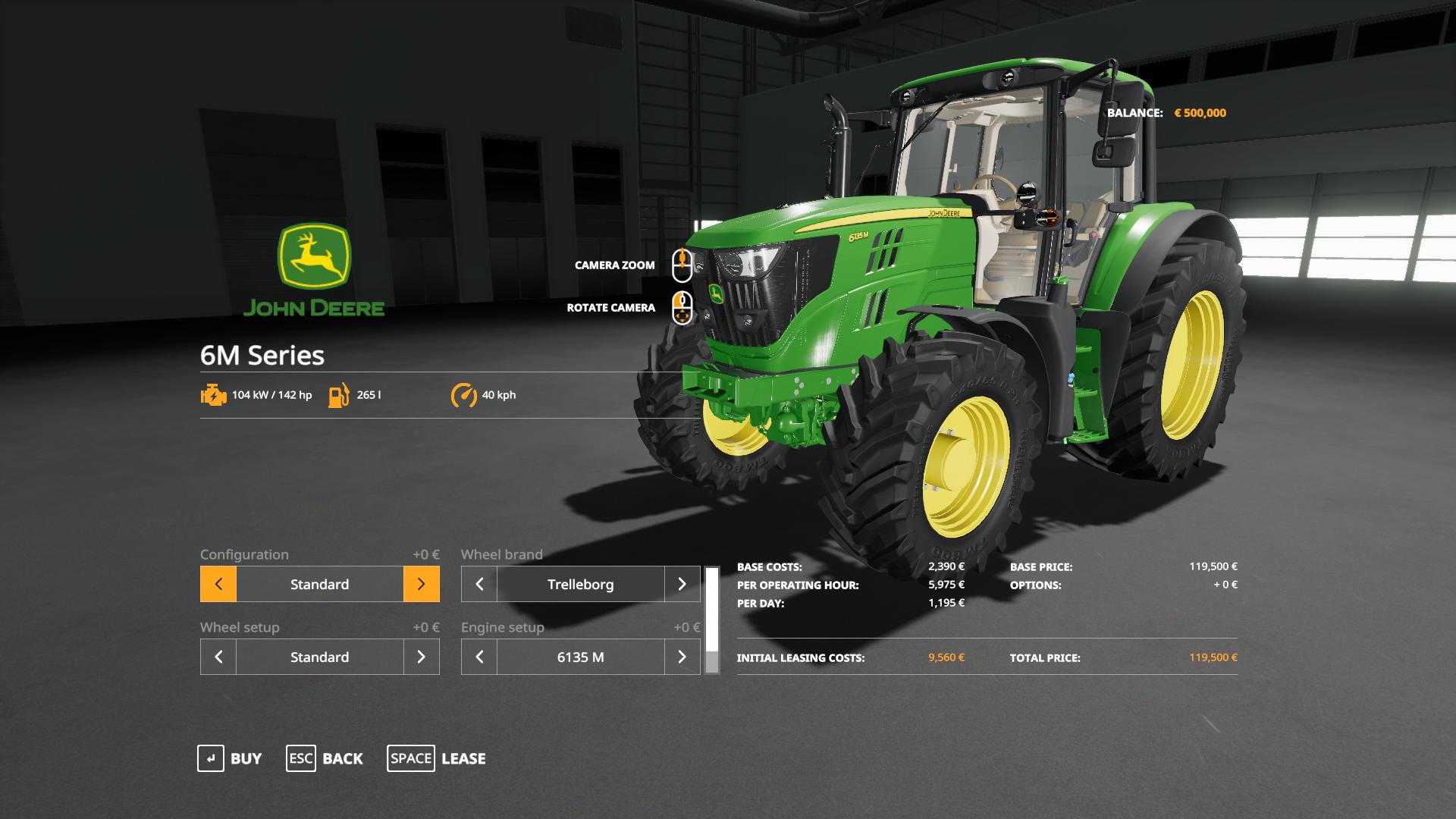Select previous Configuration option

point(218,584)
